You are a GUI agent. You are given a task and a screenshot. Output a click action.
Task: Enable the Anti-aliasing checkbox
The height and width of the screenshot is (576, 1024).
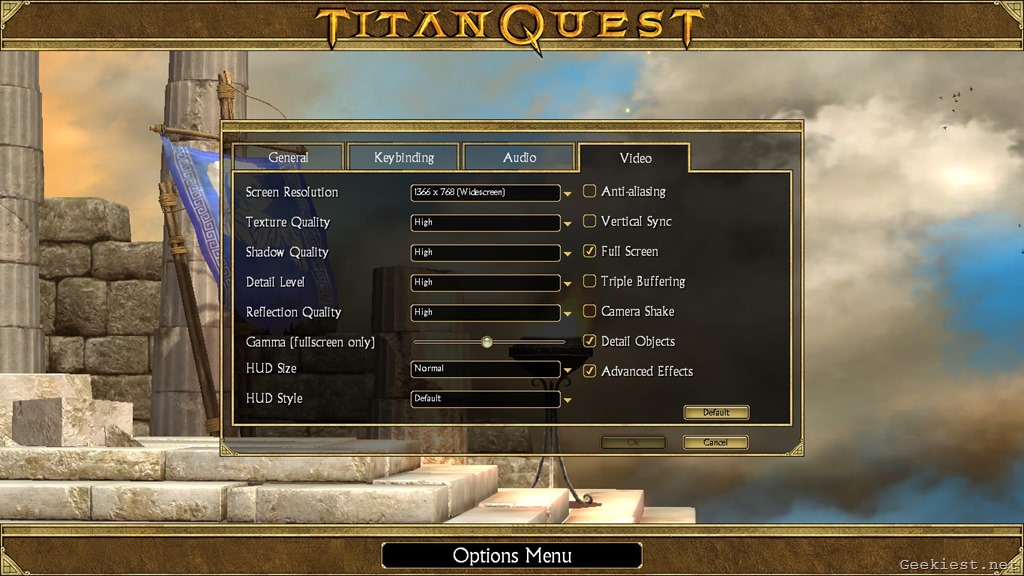point(590,191)
